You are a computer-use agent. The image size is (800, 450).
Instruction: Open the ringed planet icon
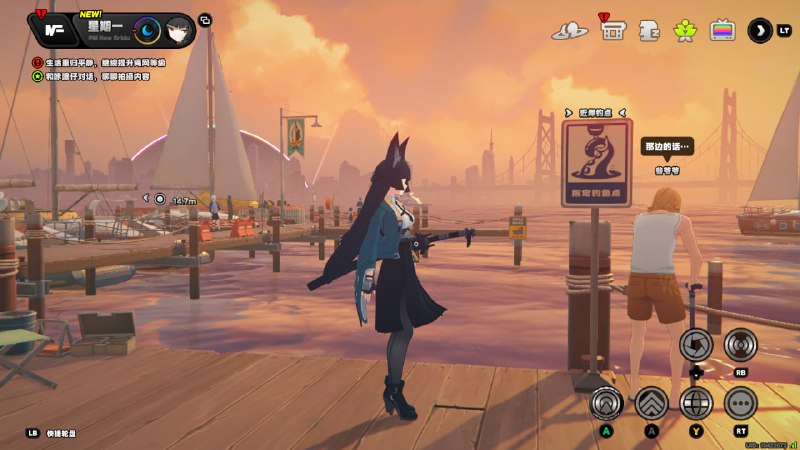[569, 31]
